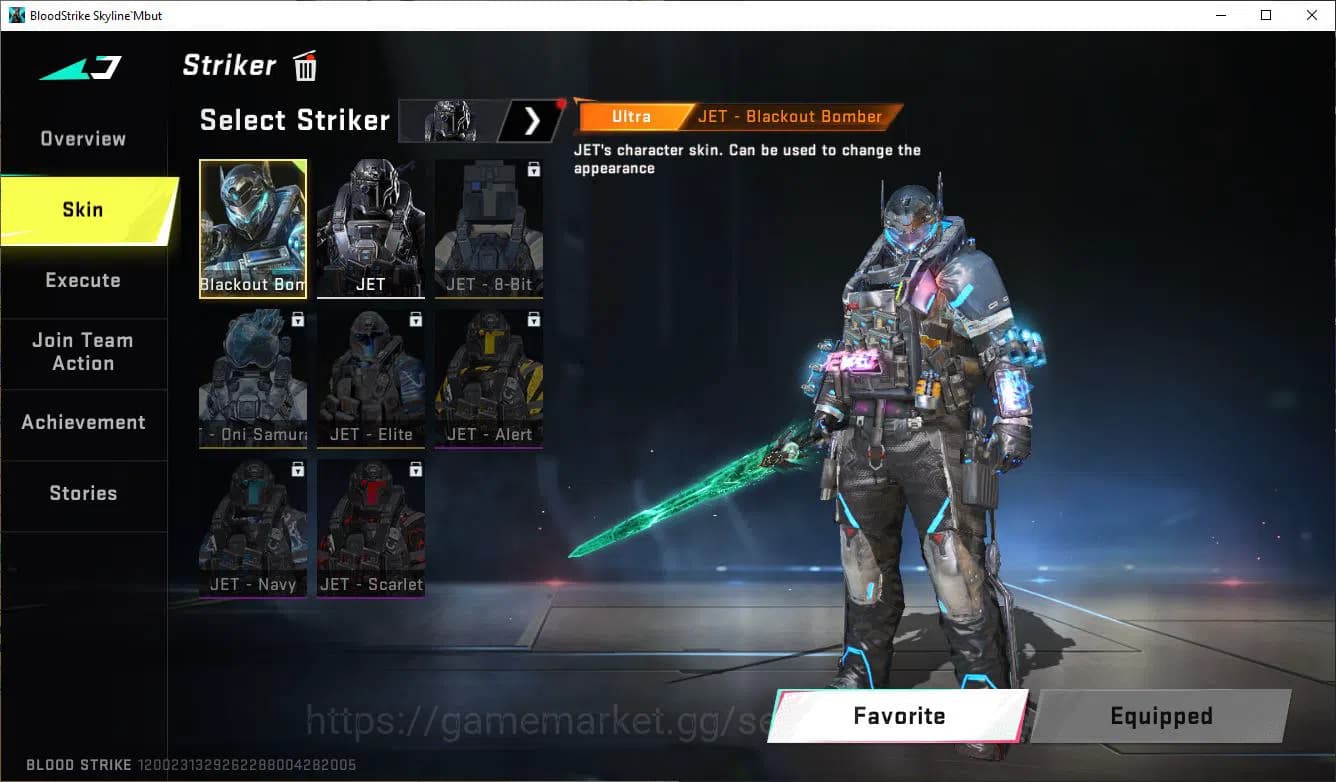This screenshot has width=1336, height=782.
Task: Select the JET - Oni Samurai thumbnail
Action: [x=253, y=378]
